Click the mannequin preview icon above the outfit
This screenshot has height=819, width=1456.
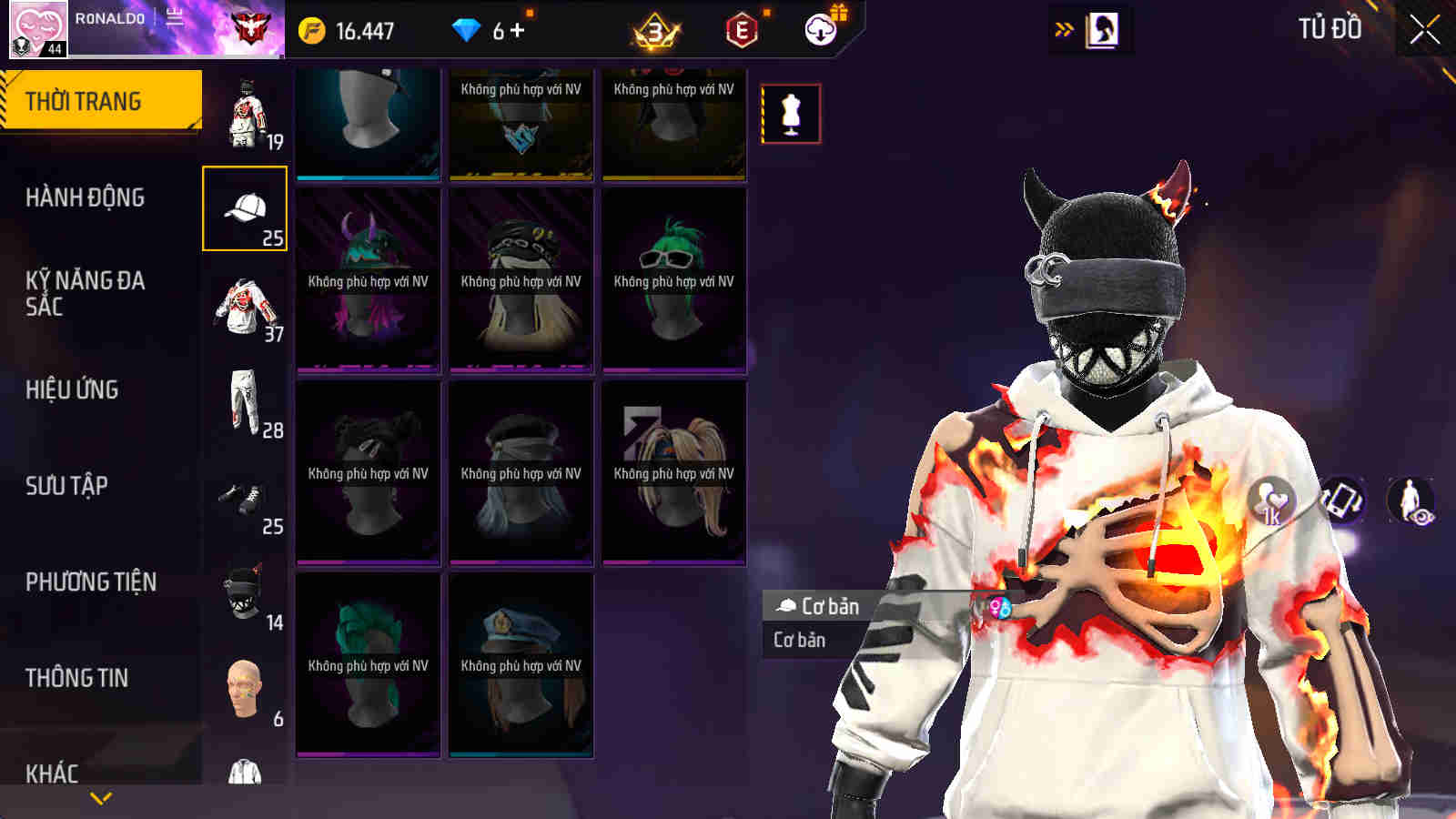[791, 111]
